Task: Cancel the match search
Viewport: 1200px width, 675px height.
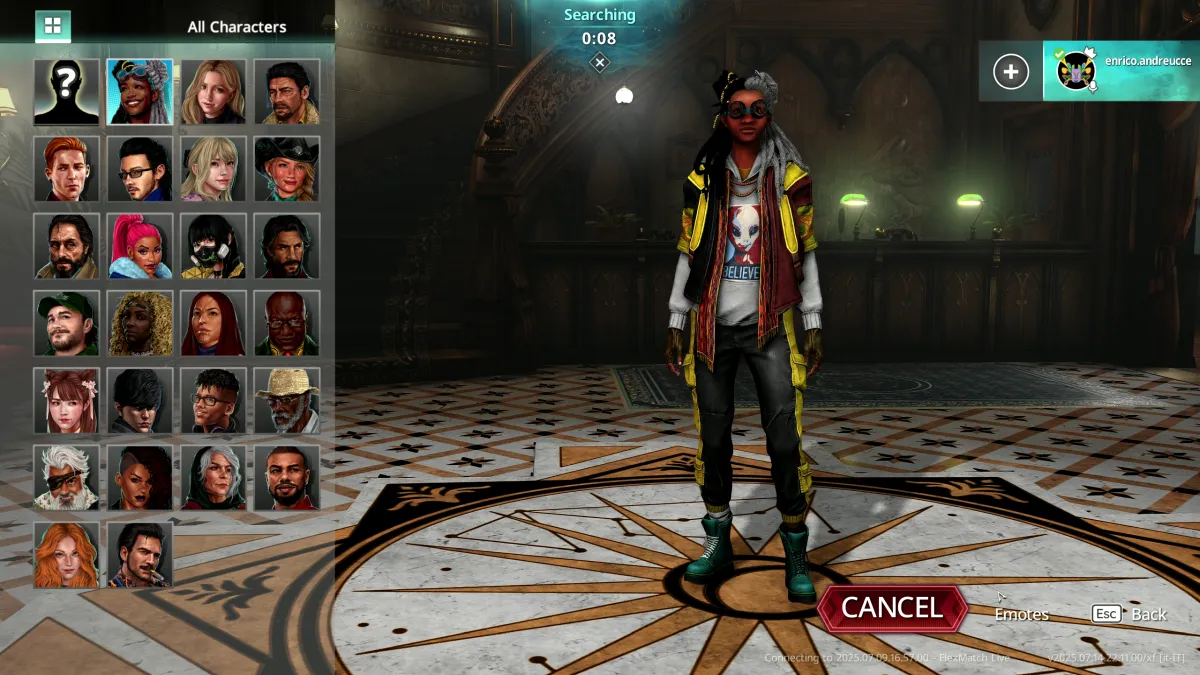Action: (x=892, y=607)
